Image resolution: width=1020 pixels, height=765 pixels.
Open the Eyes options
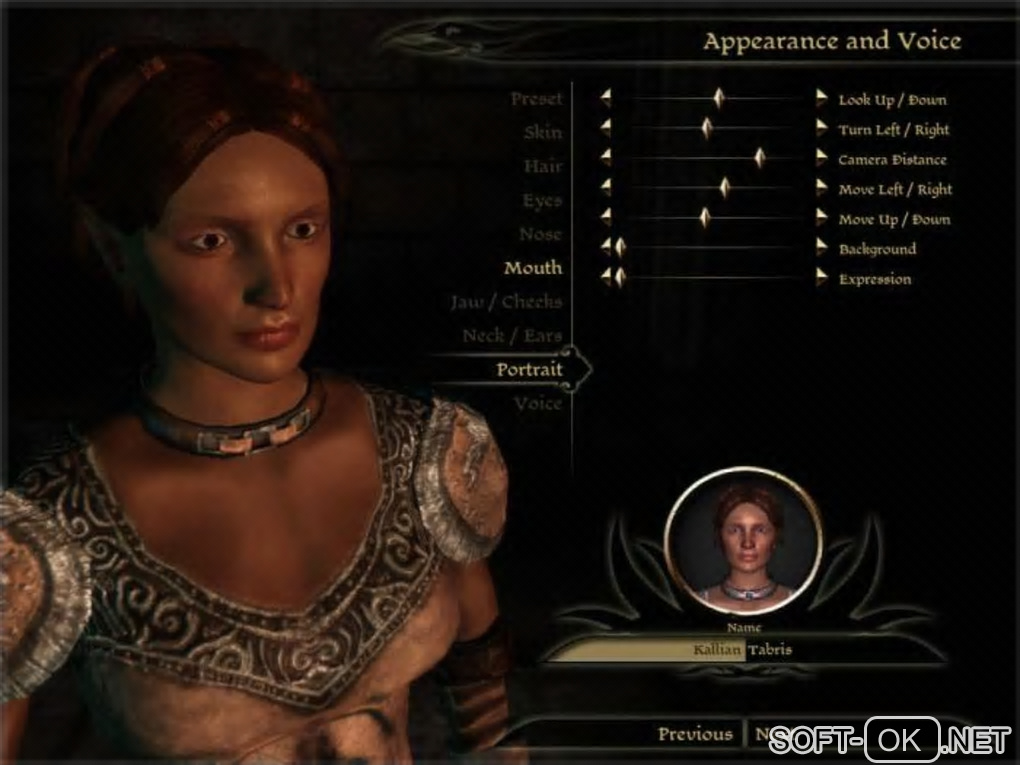(x=541, y=201)
